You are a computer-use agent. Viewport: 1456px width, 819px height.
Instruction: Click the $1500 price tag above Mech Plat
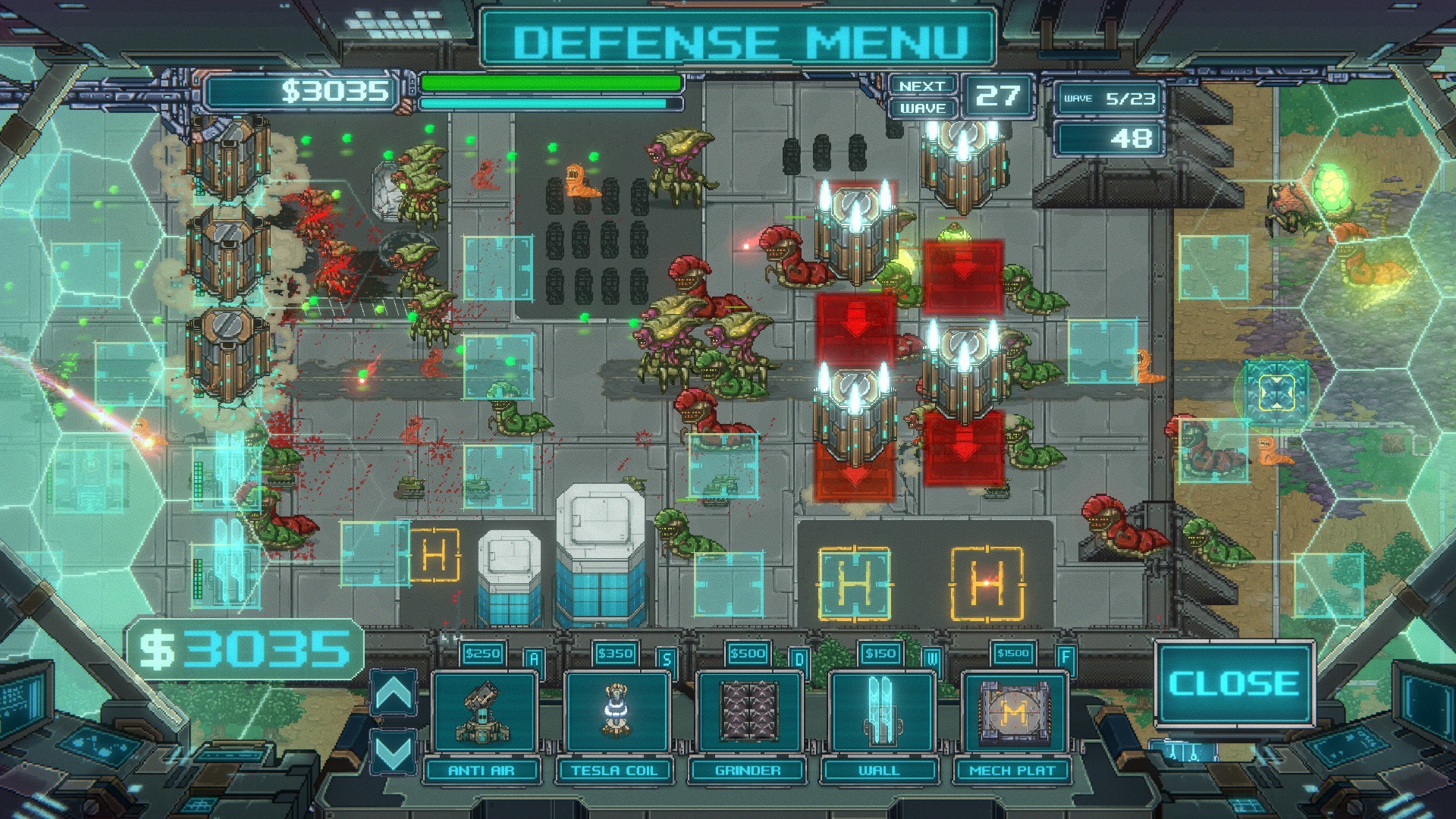1015,654
